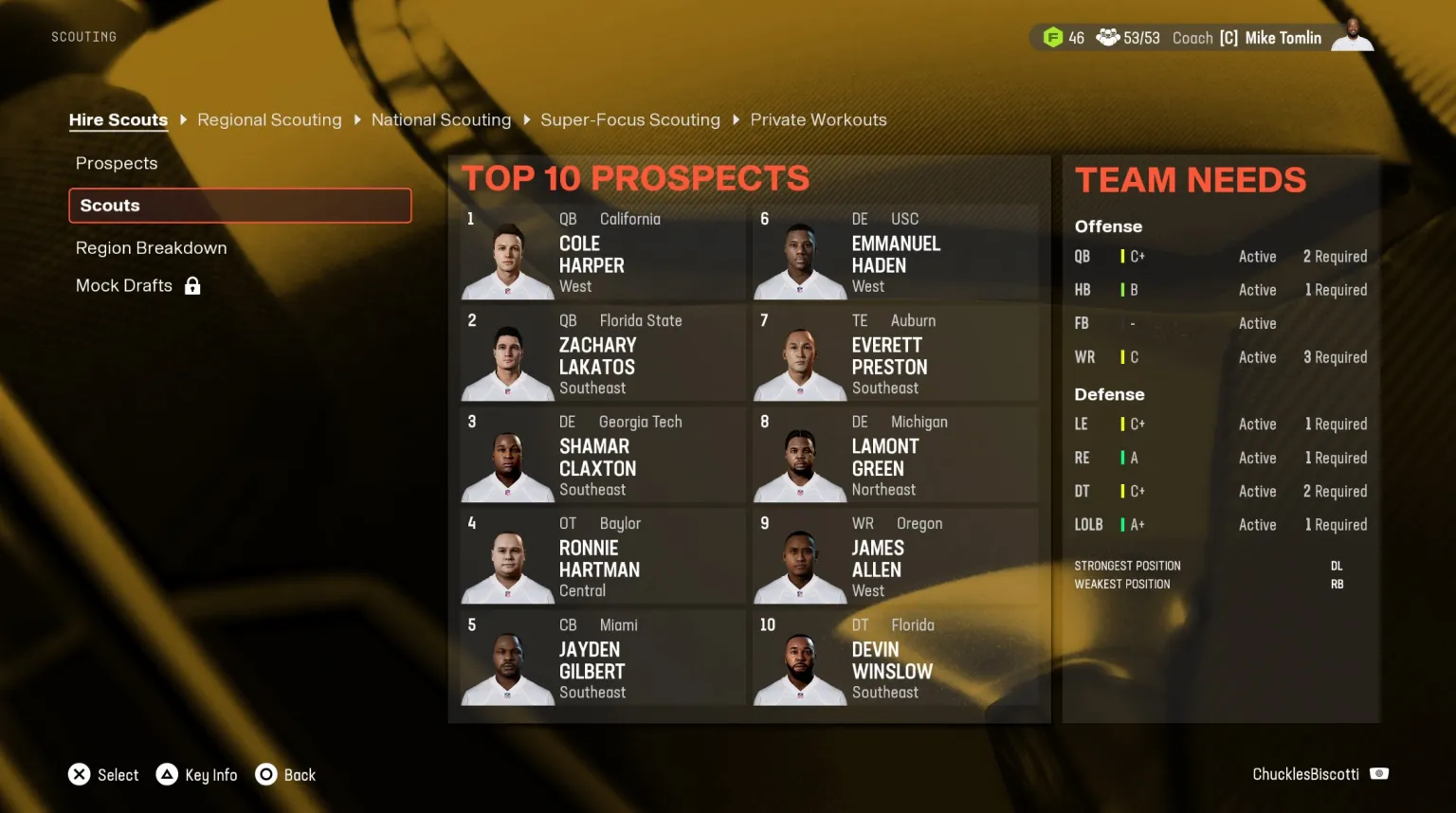The width and height of the screenshot is (1456, 813).
Task: Expand the chevron between Hire Scouts and Regional Scouting
Action: click(x=182, y=119)
